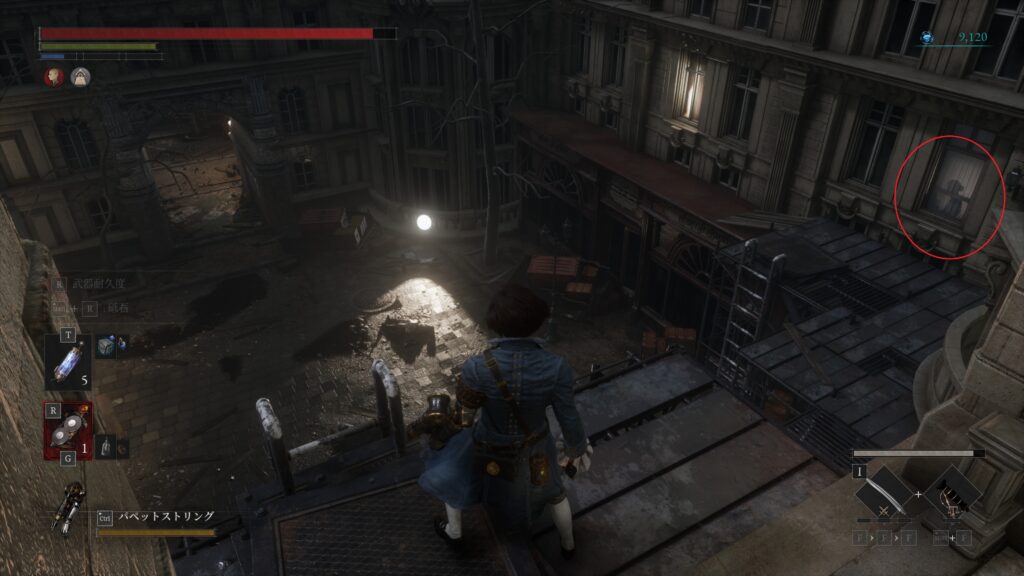The width and height of the screenshot is (1024, 576).
Task: Select the second weapon diamond slot
Action: pos(951,495)
